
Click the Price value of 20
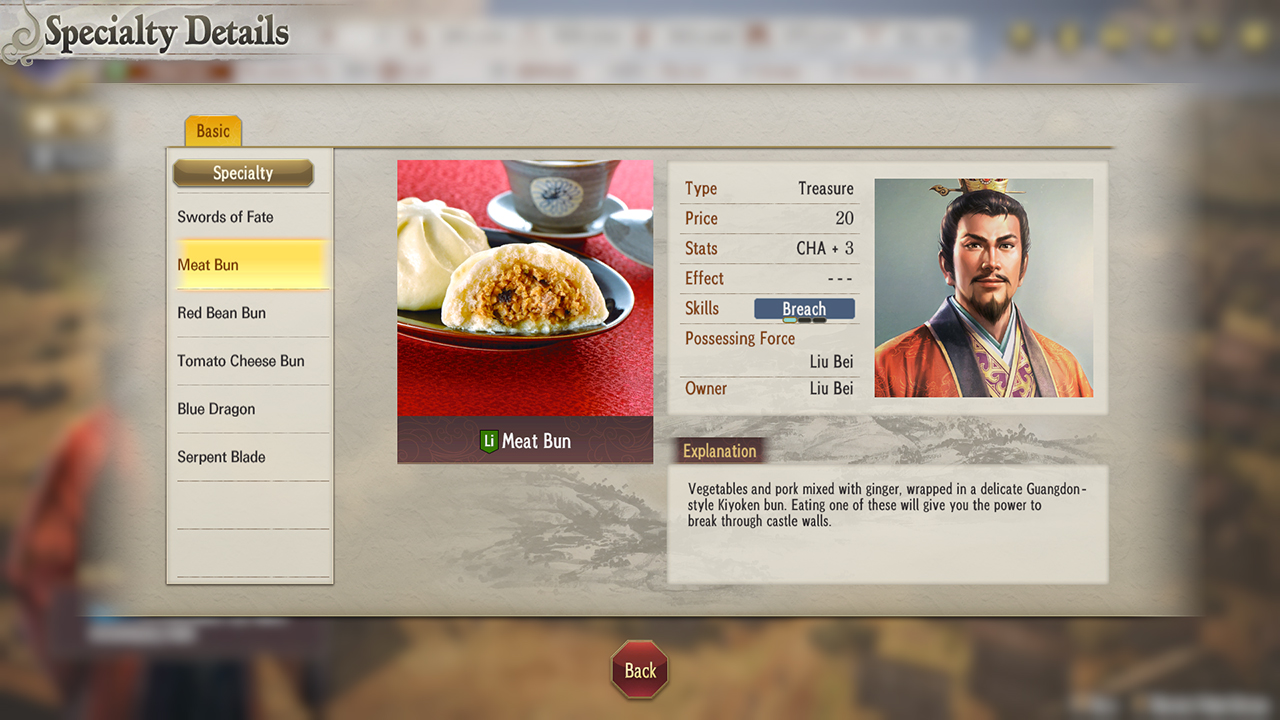click(845, 218)
